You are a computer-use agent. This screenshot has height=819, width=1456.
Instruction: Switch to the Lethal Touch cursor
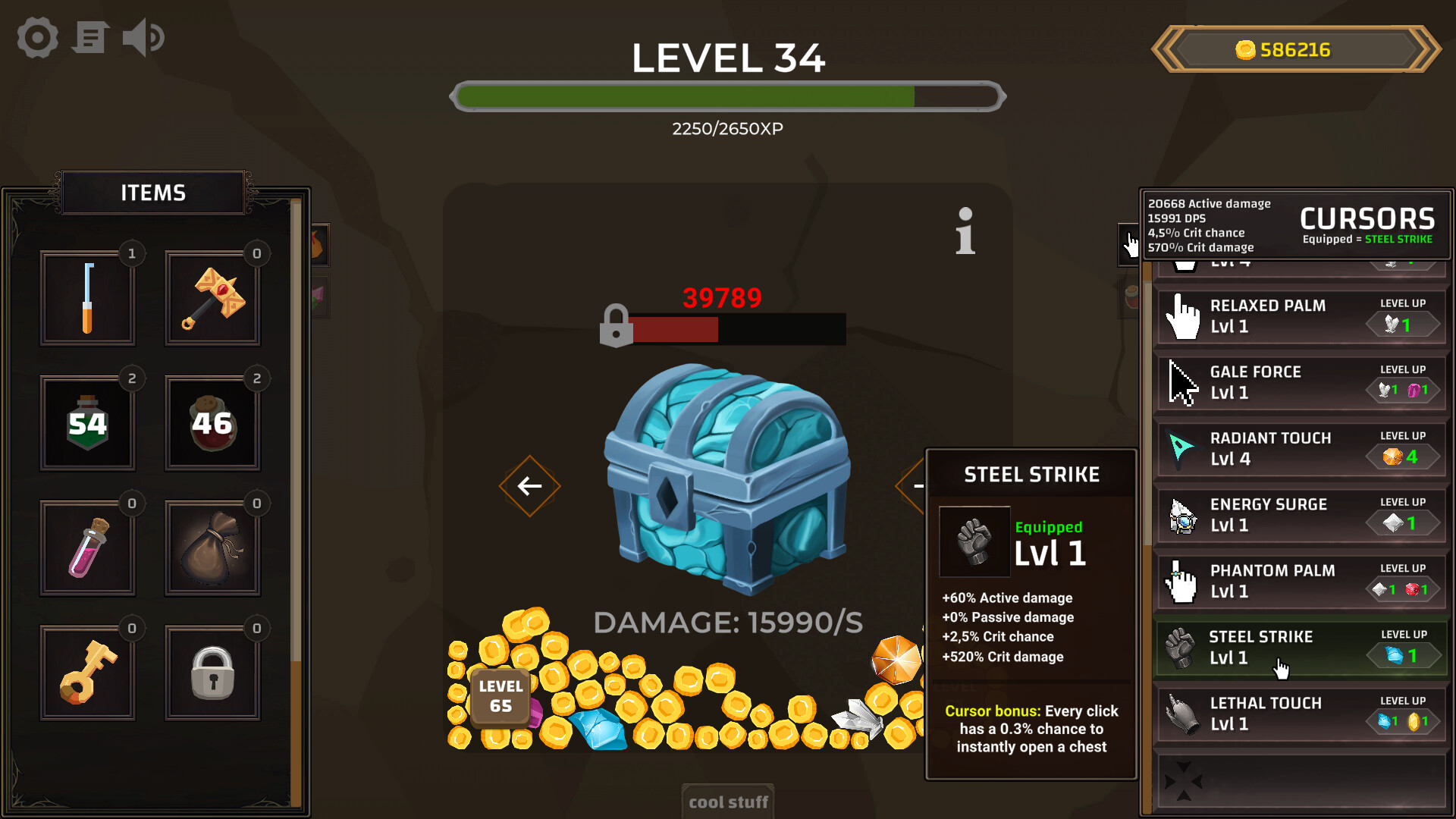pos(1266,714)
